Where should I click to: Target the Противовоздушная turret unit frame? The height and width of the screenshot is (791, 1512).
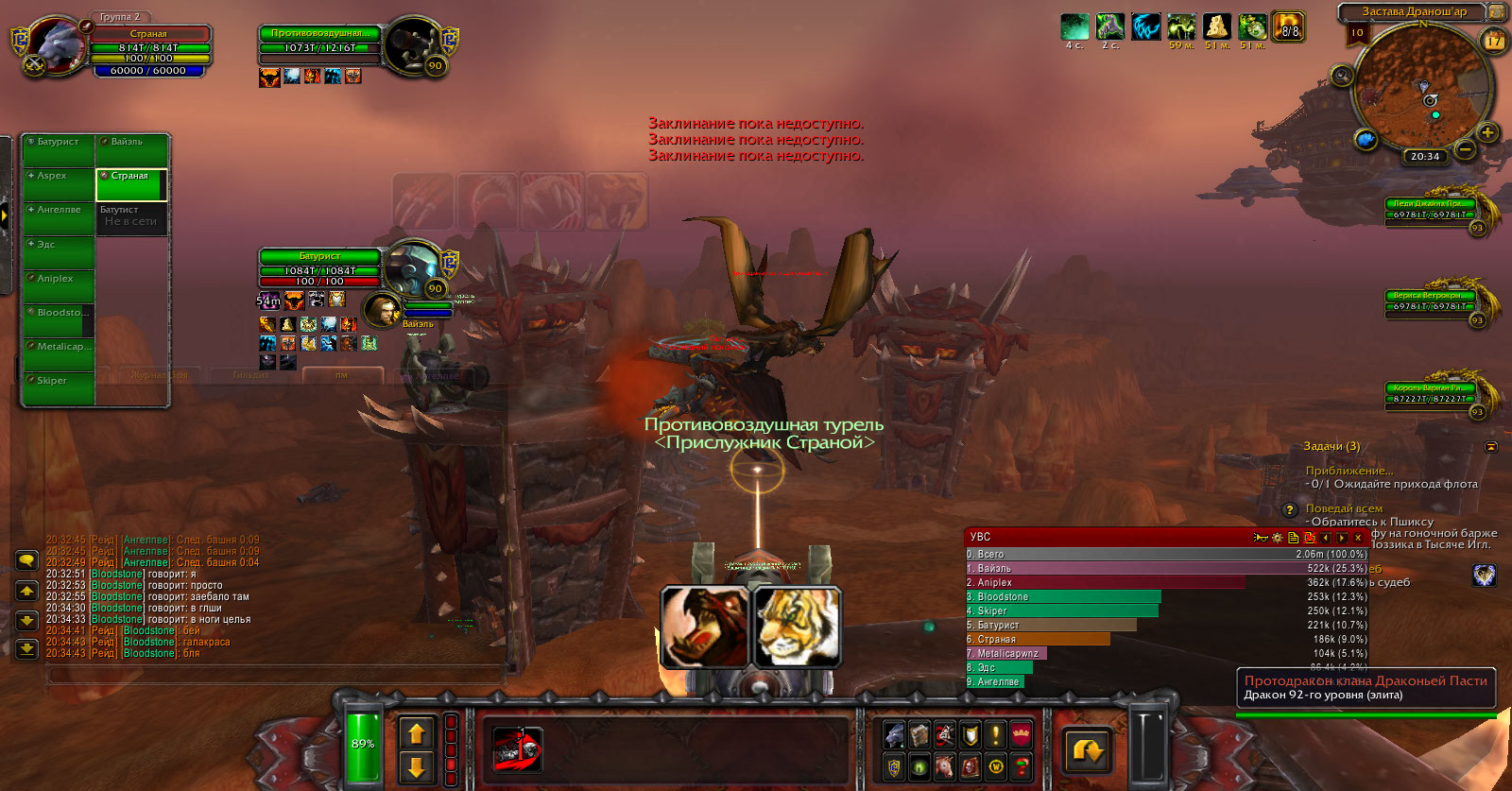(319, 41)
